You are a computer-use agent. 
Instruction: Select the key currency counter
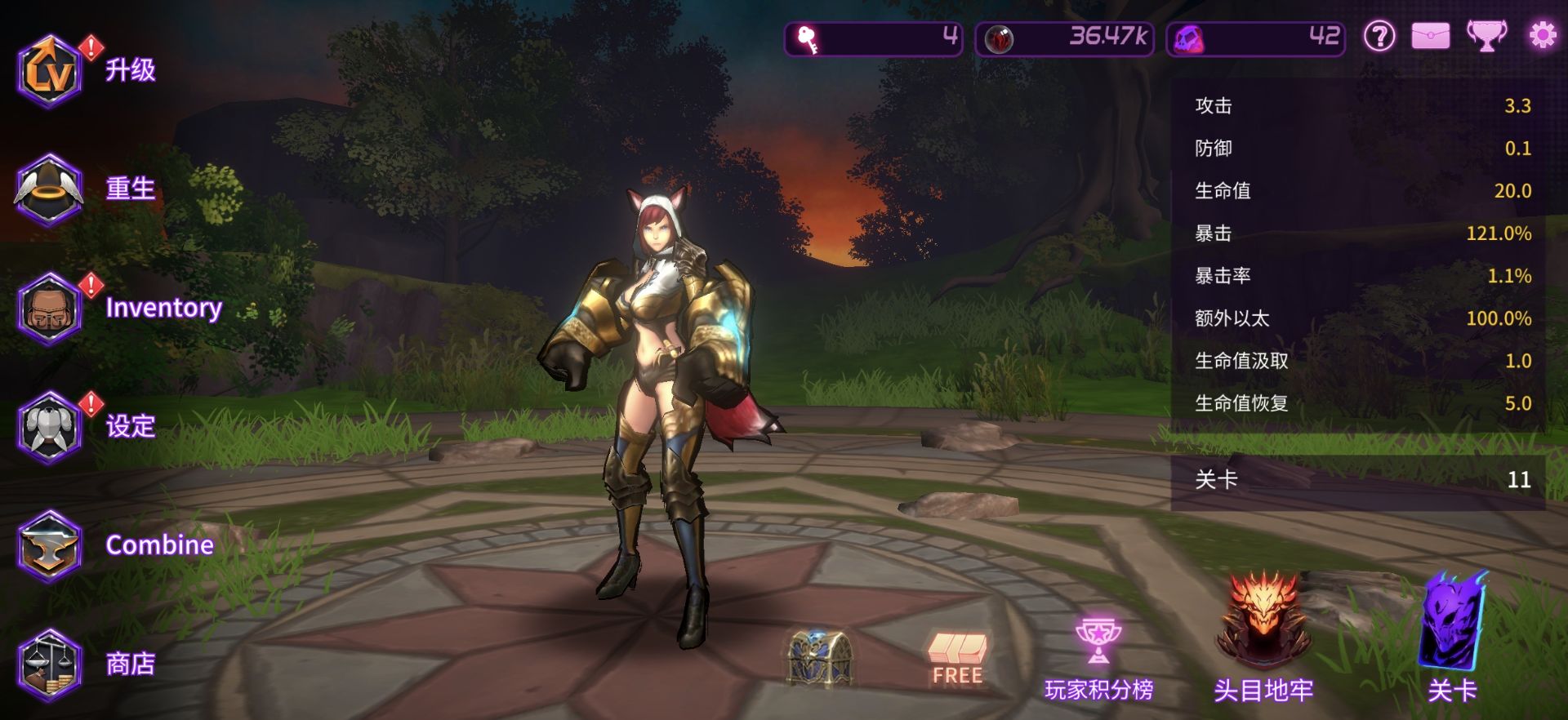873,38
